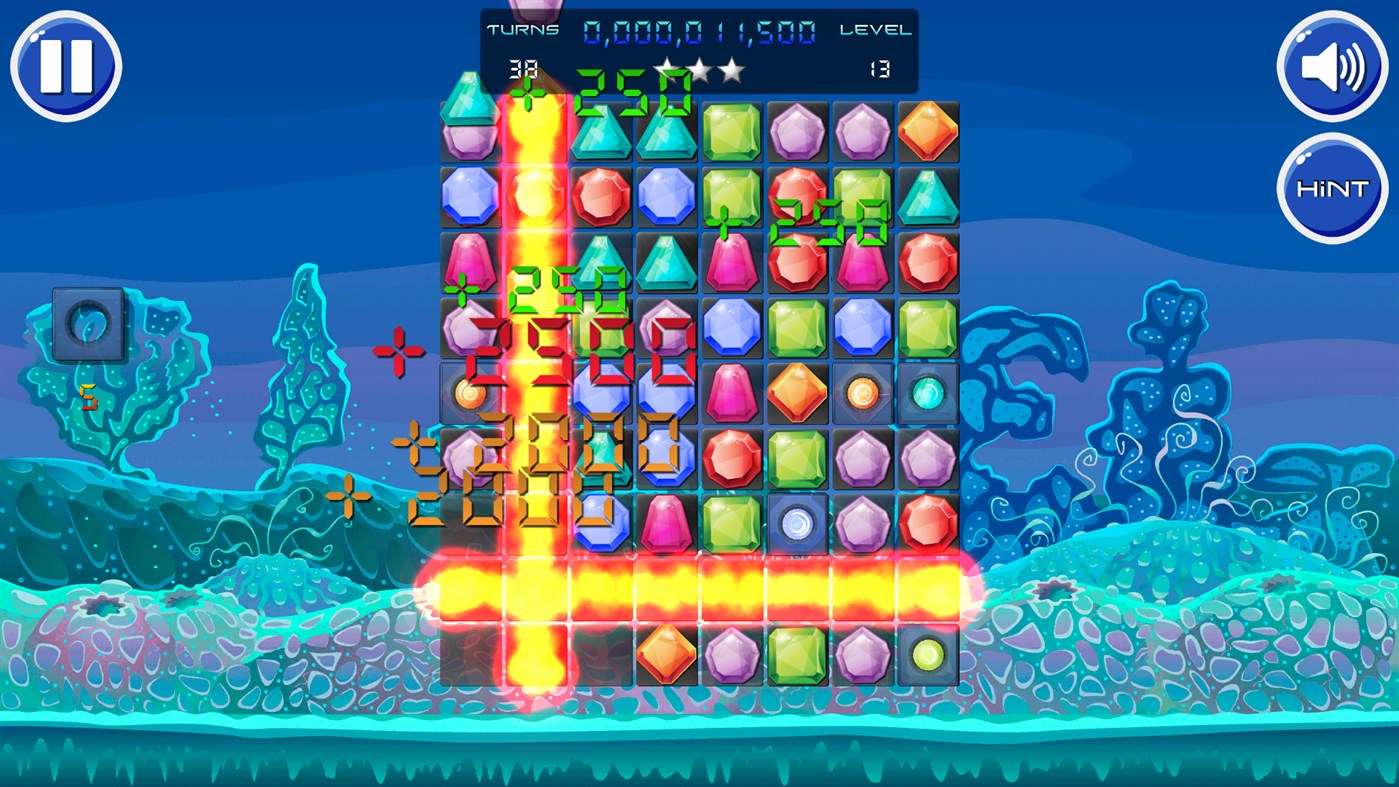This screenshot has height=787, width=1399.
Task: Click the TURNS counter showing 38
Action: pos(524,68)
